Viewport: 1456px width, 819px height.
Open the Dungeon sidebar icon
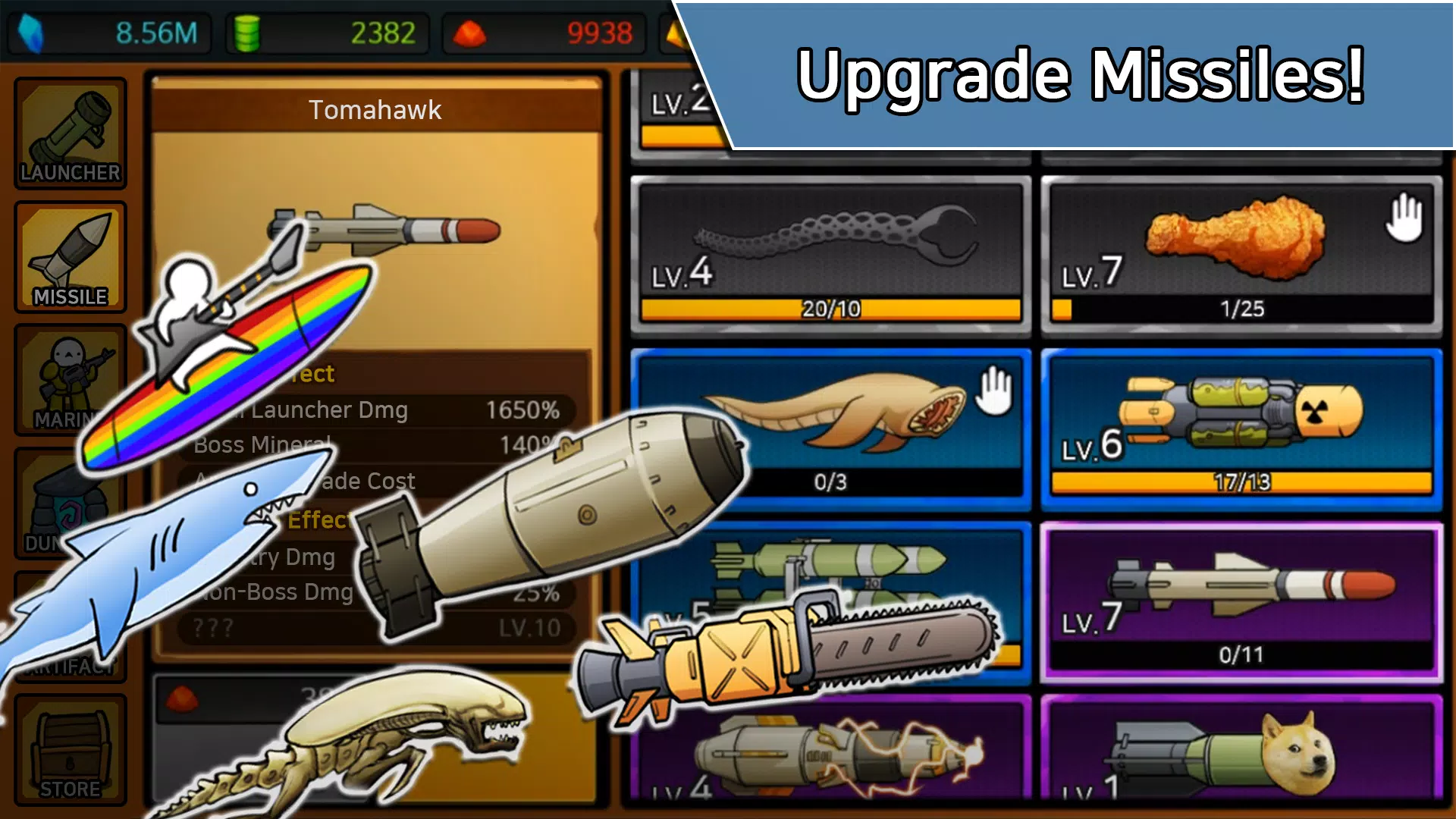click(70, 504)
